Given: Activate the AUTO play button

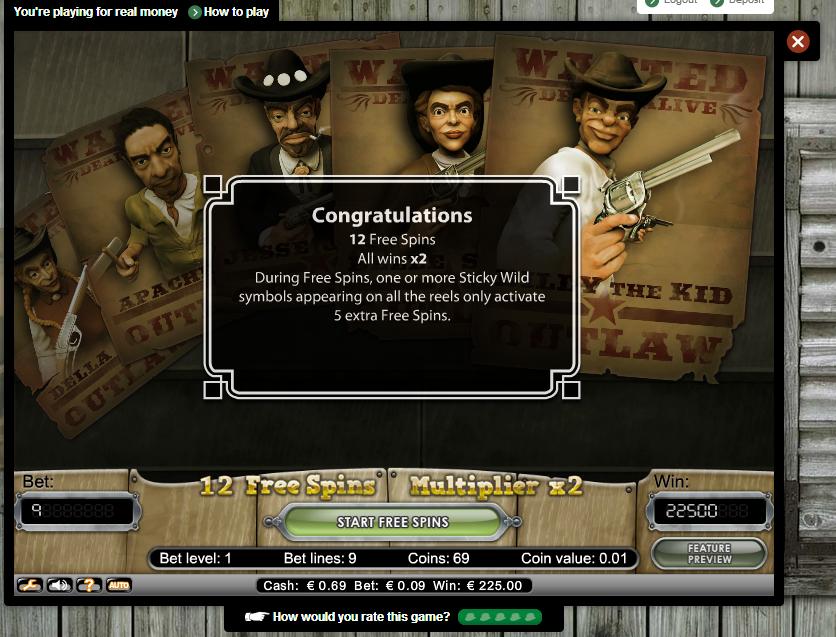Looking at the screenshot, I should tap(118, 585).
